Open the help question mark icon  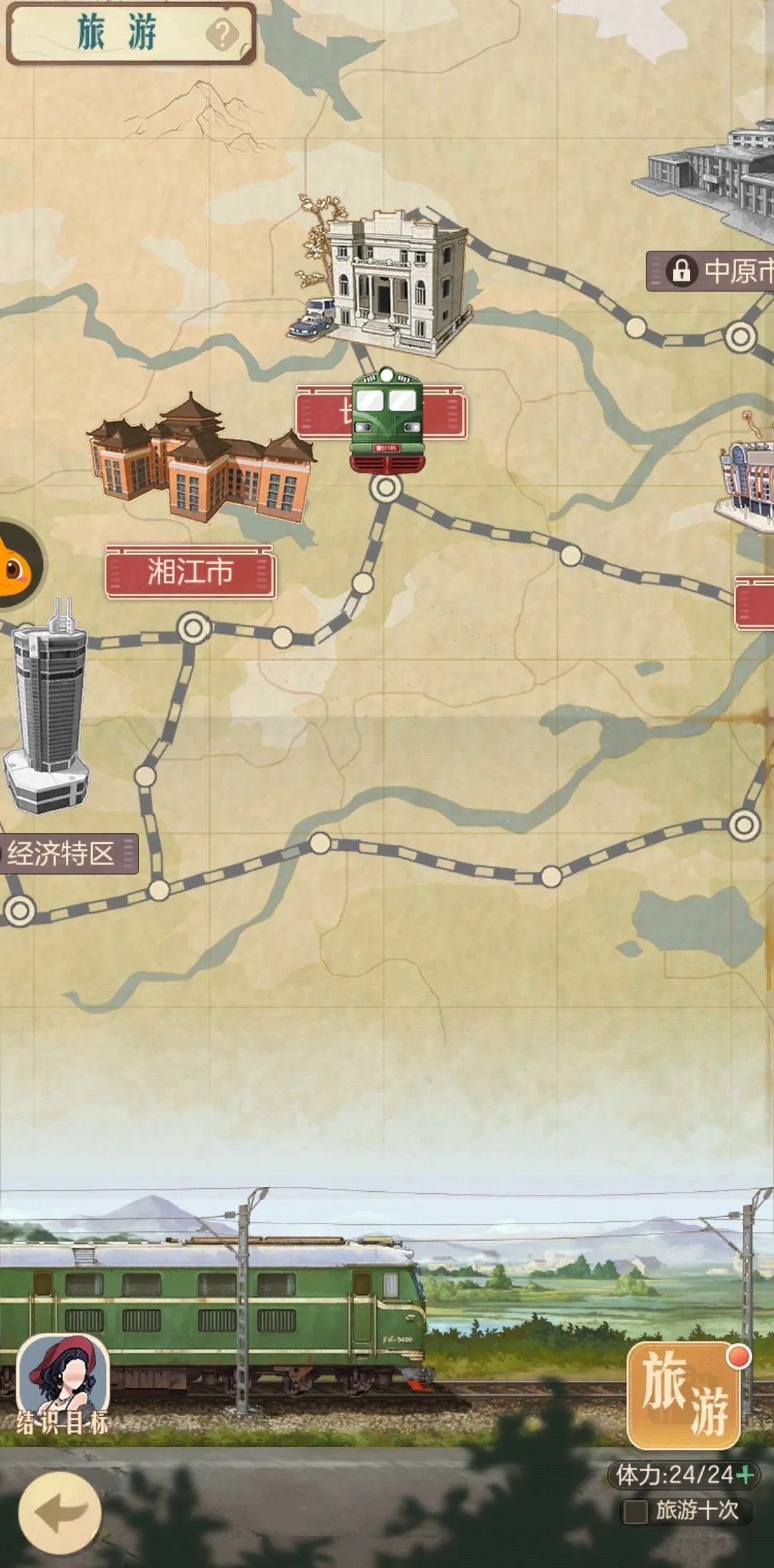(x=222, y=34)
